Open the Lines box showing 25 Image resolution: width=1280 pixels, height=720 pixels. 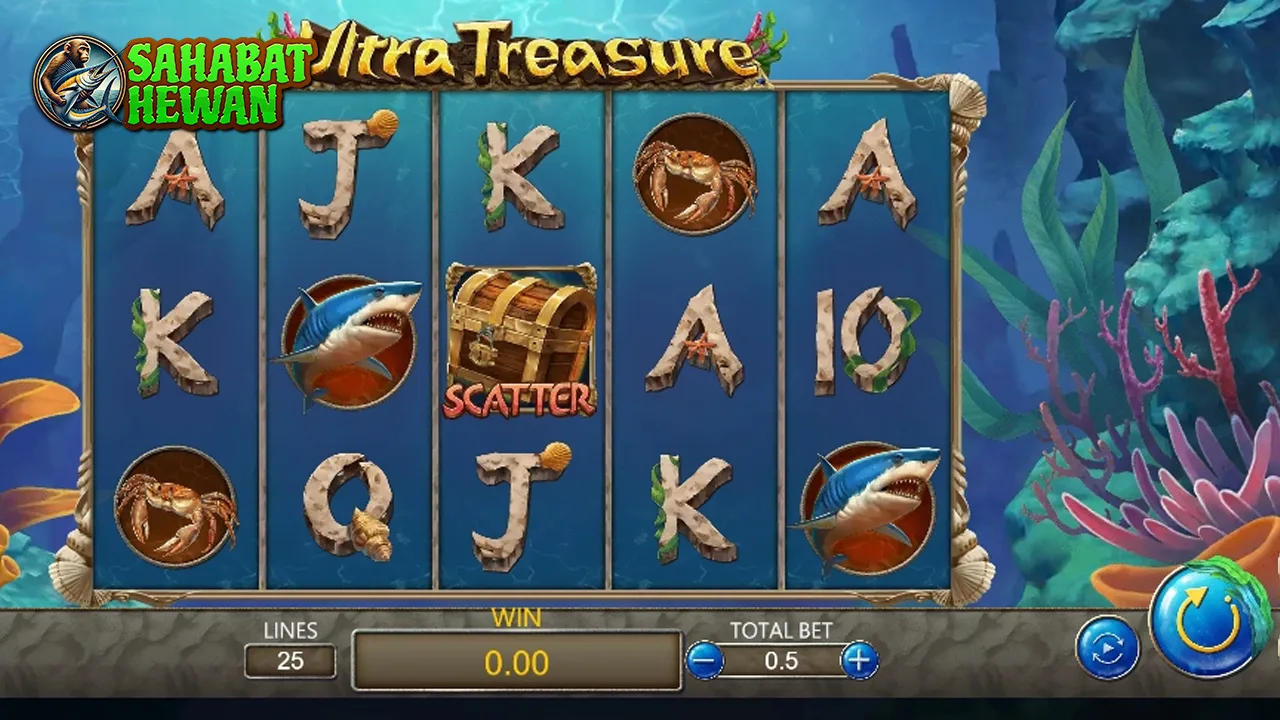[290, 662]
